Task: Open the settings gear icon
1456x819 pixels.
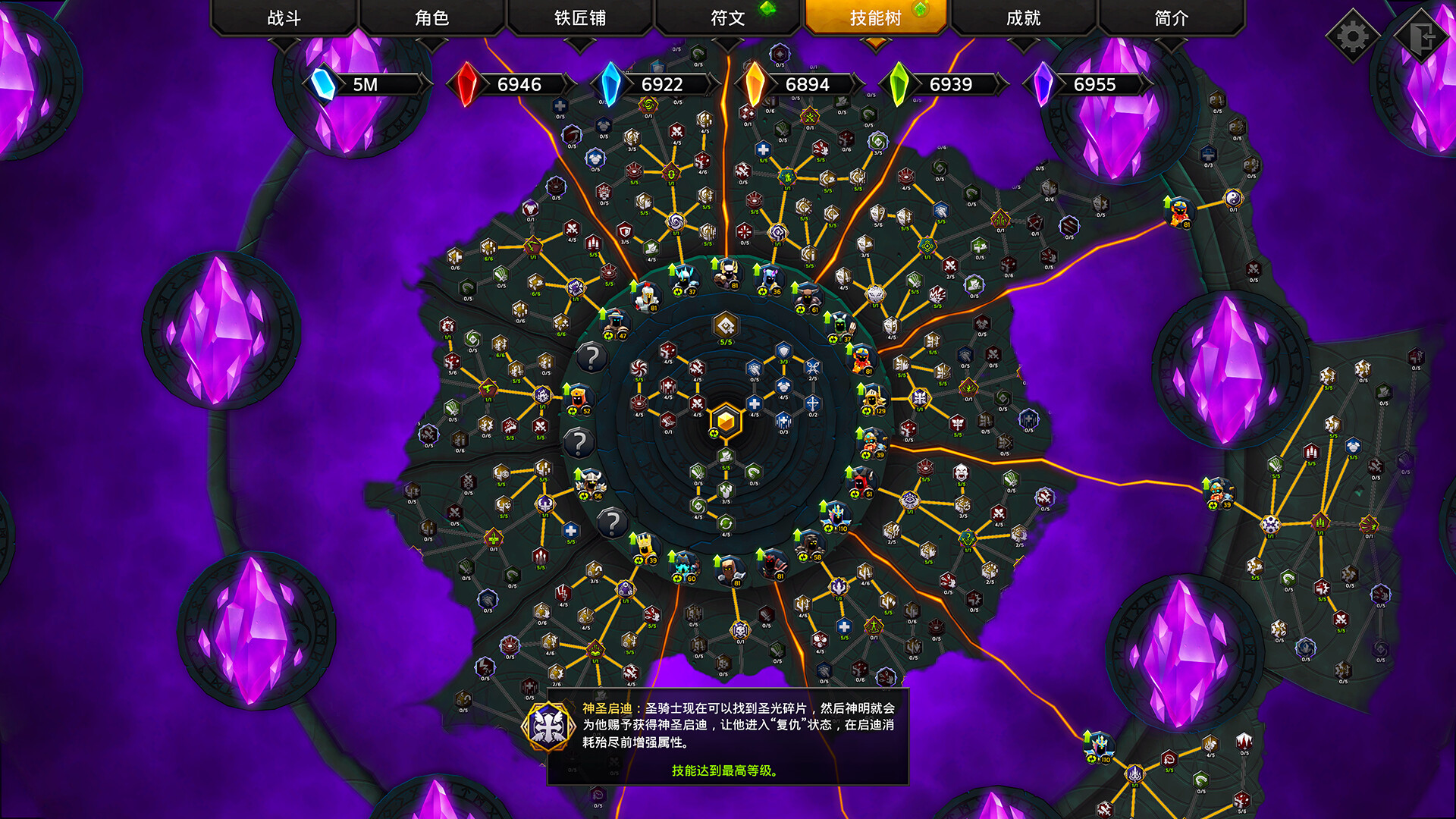Action: pos(1352,33)
